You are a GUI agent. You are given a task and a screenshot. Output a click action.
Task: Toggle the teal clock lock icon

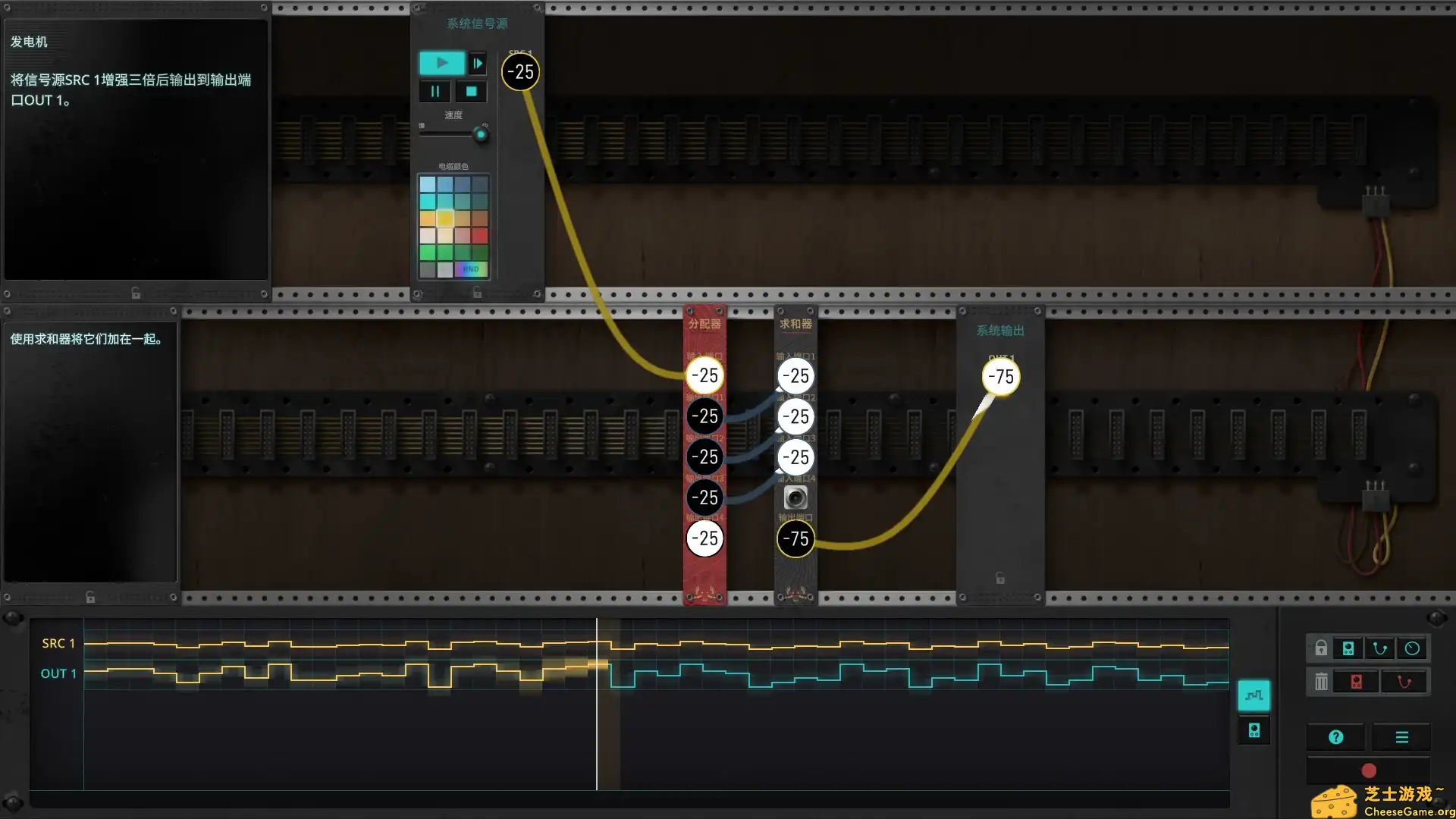(x=1413, y=648)
